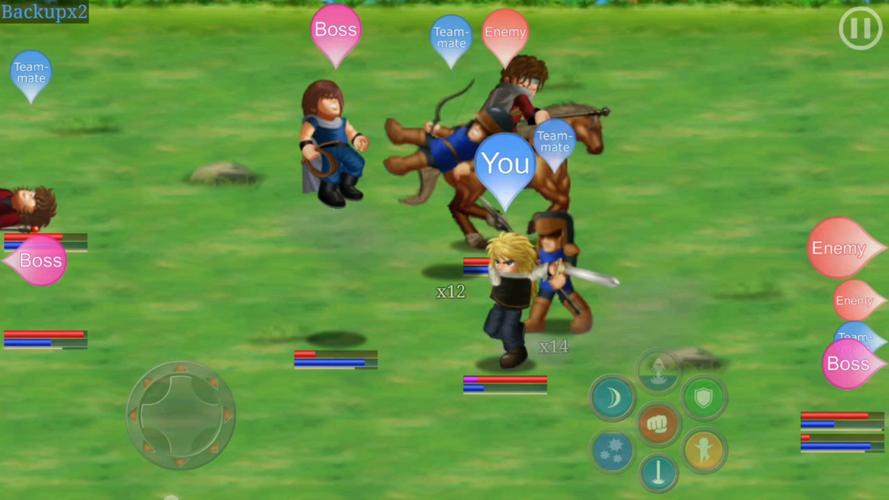Trigger the blue starburst skill
This screenshot has height=500, width=889.
coord(612,451)
